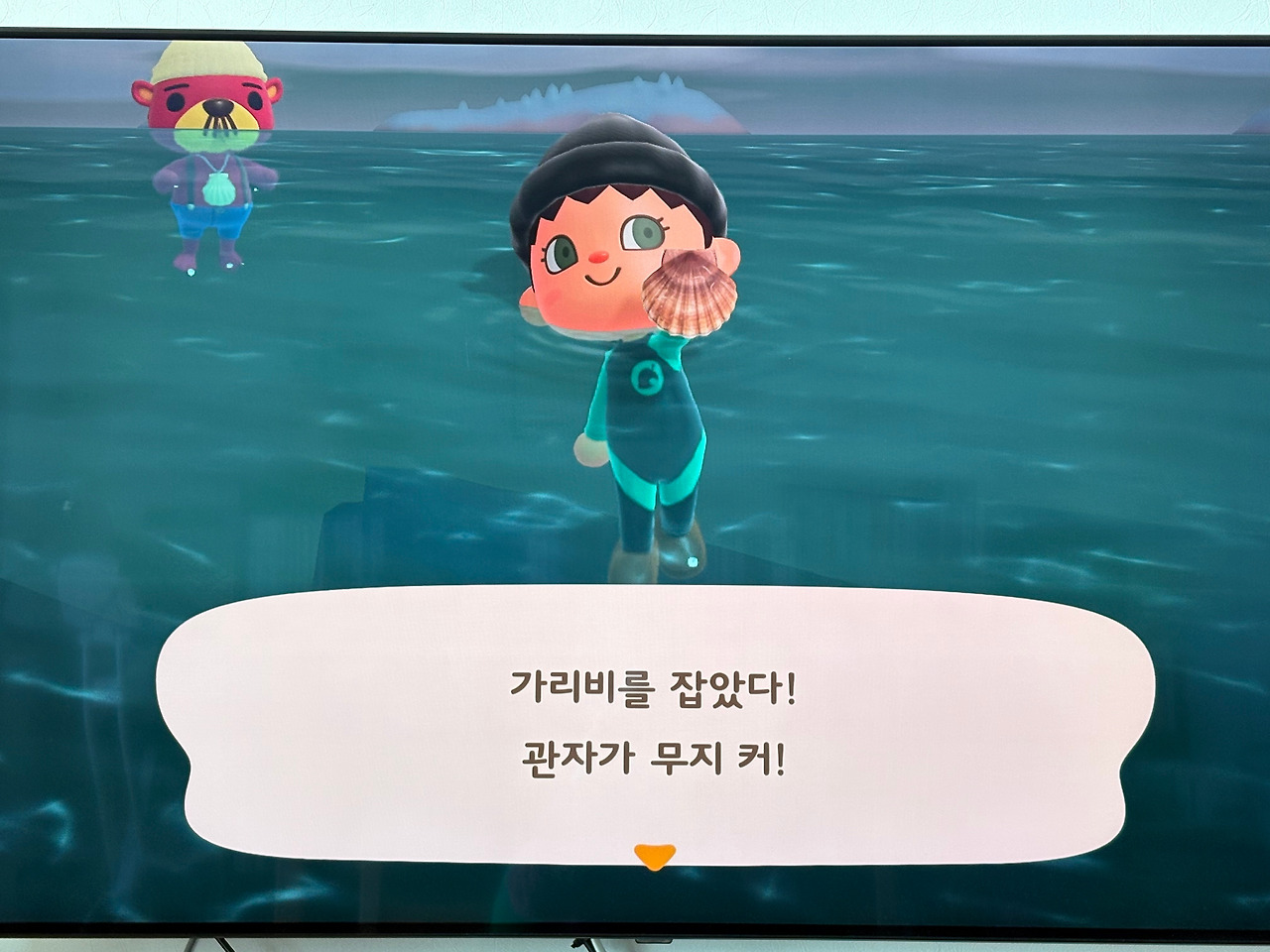
Task: Click the shell necklace on Pascal
Action: click(x=218, y=188)
